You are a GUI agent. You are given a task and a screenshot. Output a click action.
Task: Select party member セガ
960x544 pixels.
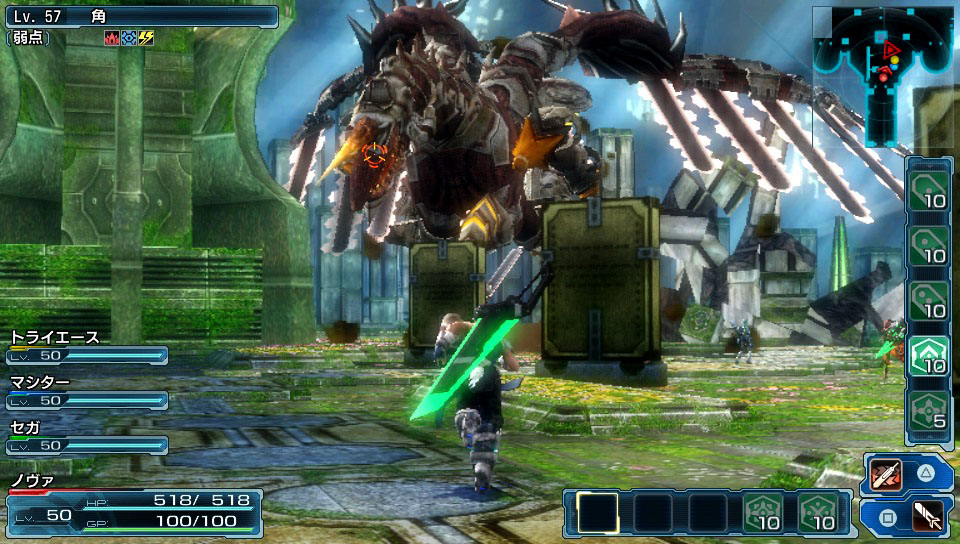(x=86, y=436)
